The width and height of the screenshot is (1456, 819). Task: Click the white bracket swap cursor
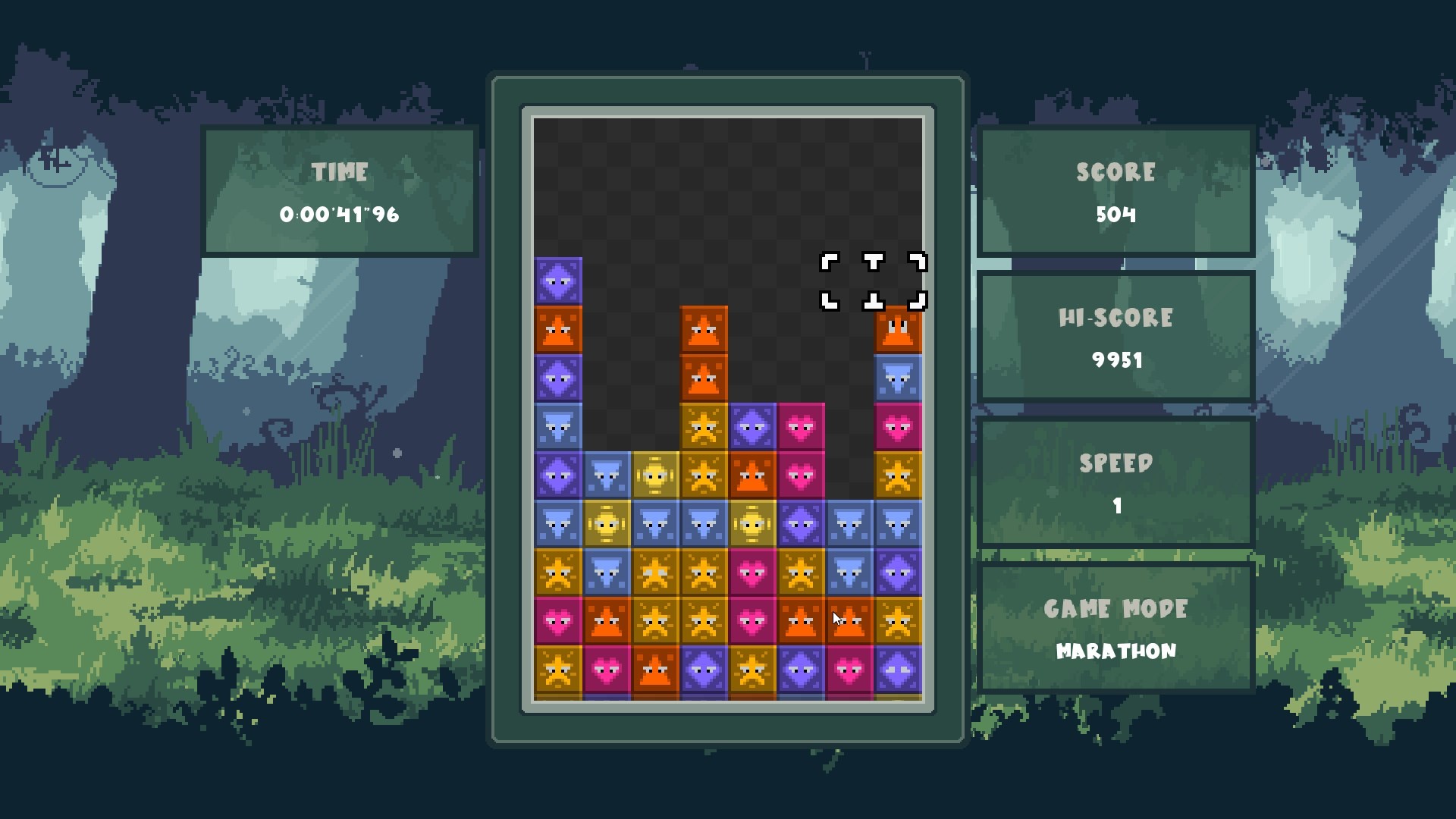click(x=874, y=282)
